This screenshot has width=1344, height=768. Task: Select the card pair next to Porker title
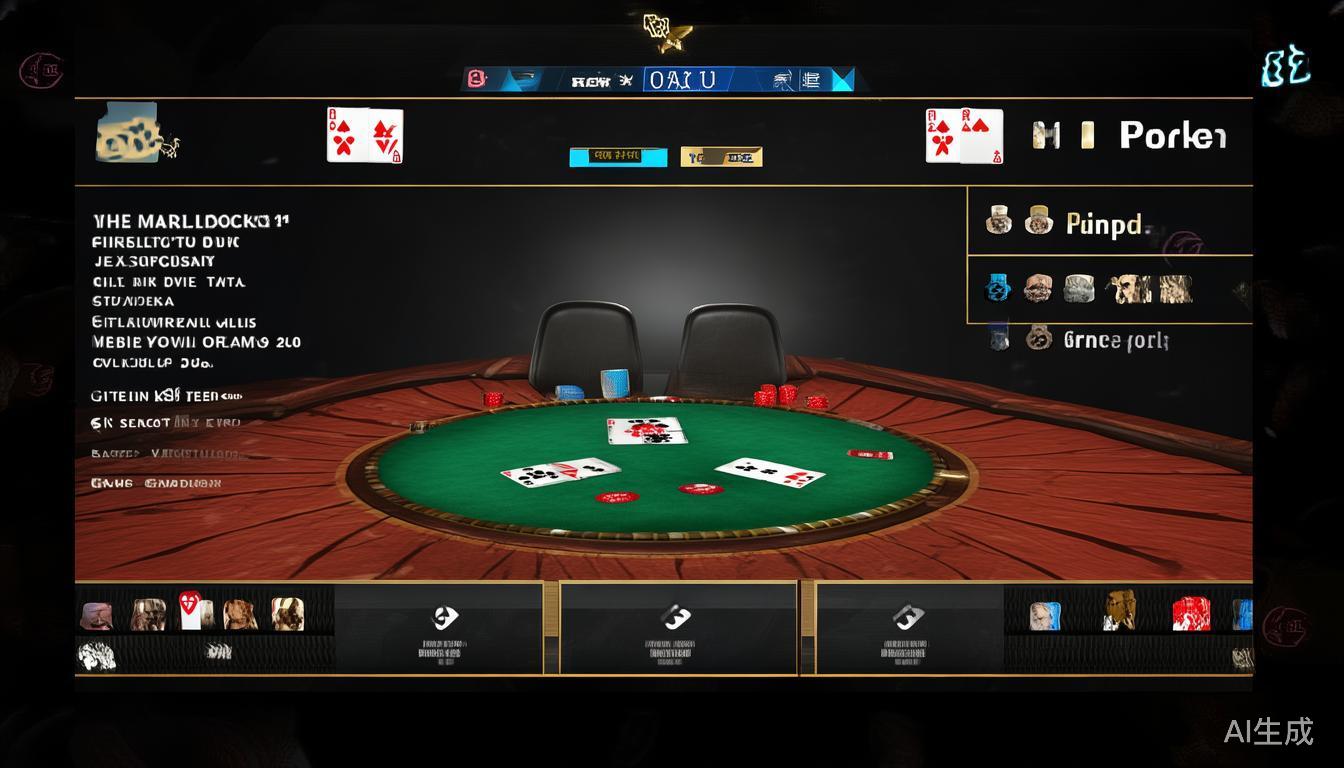tap(963, 136)
